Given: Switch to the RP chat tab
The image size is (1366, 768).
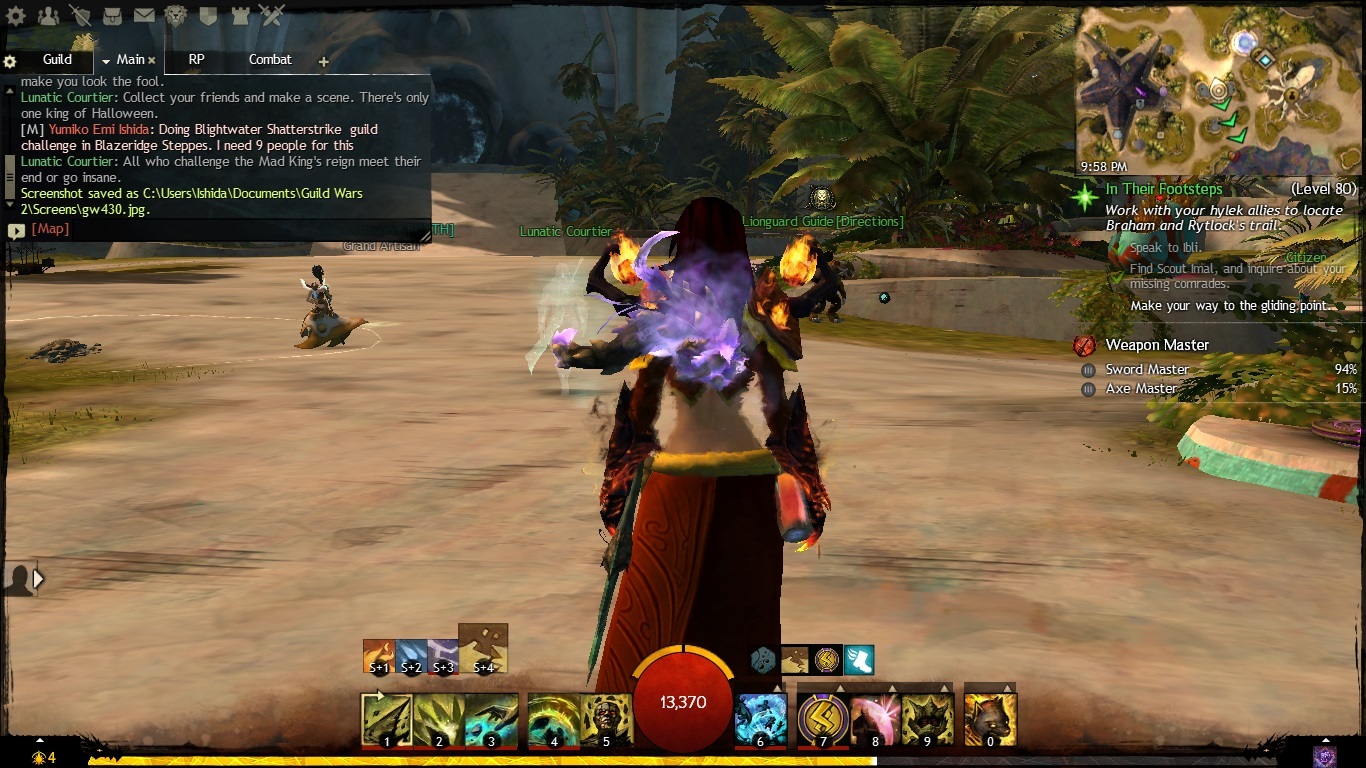Looking at the screenshot, I should pos(196,60).
